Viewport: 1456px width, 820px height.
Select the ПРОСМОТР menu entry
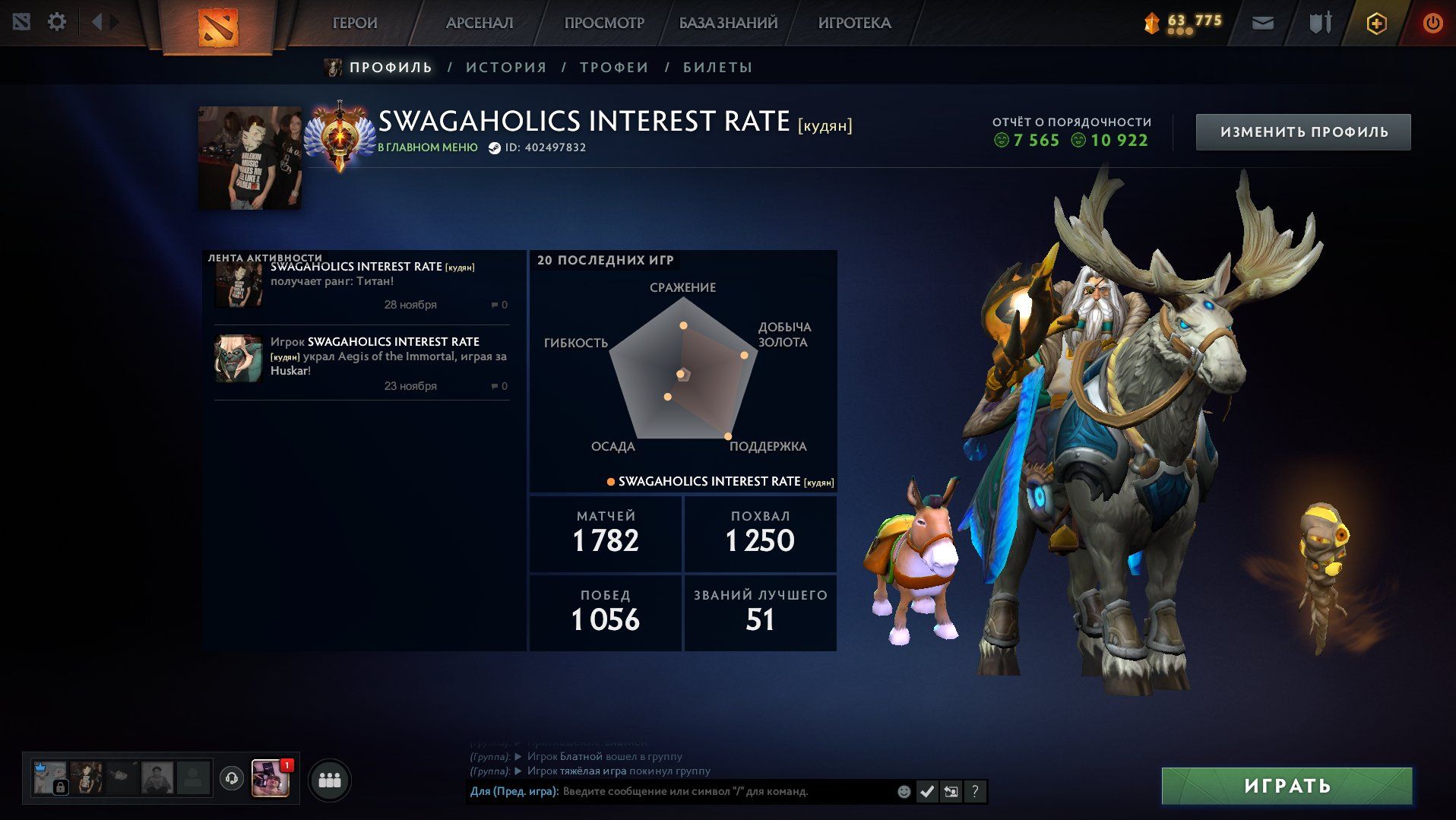coord(604,24)
